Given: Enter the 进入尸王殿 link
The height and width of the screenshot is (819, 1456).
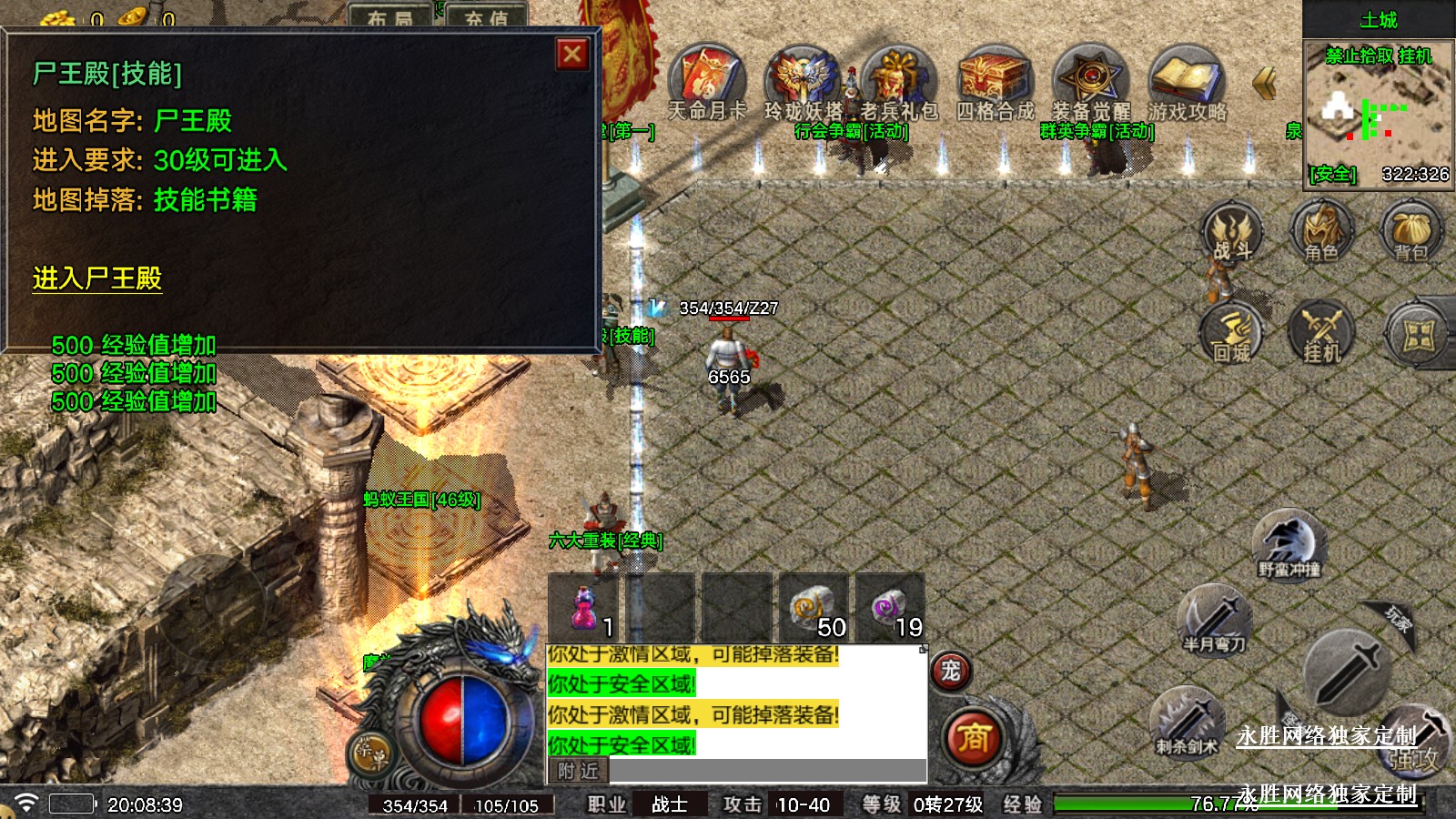Looking at the screenshot, I should (97, 278).
